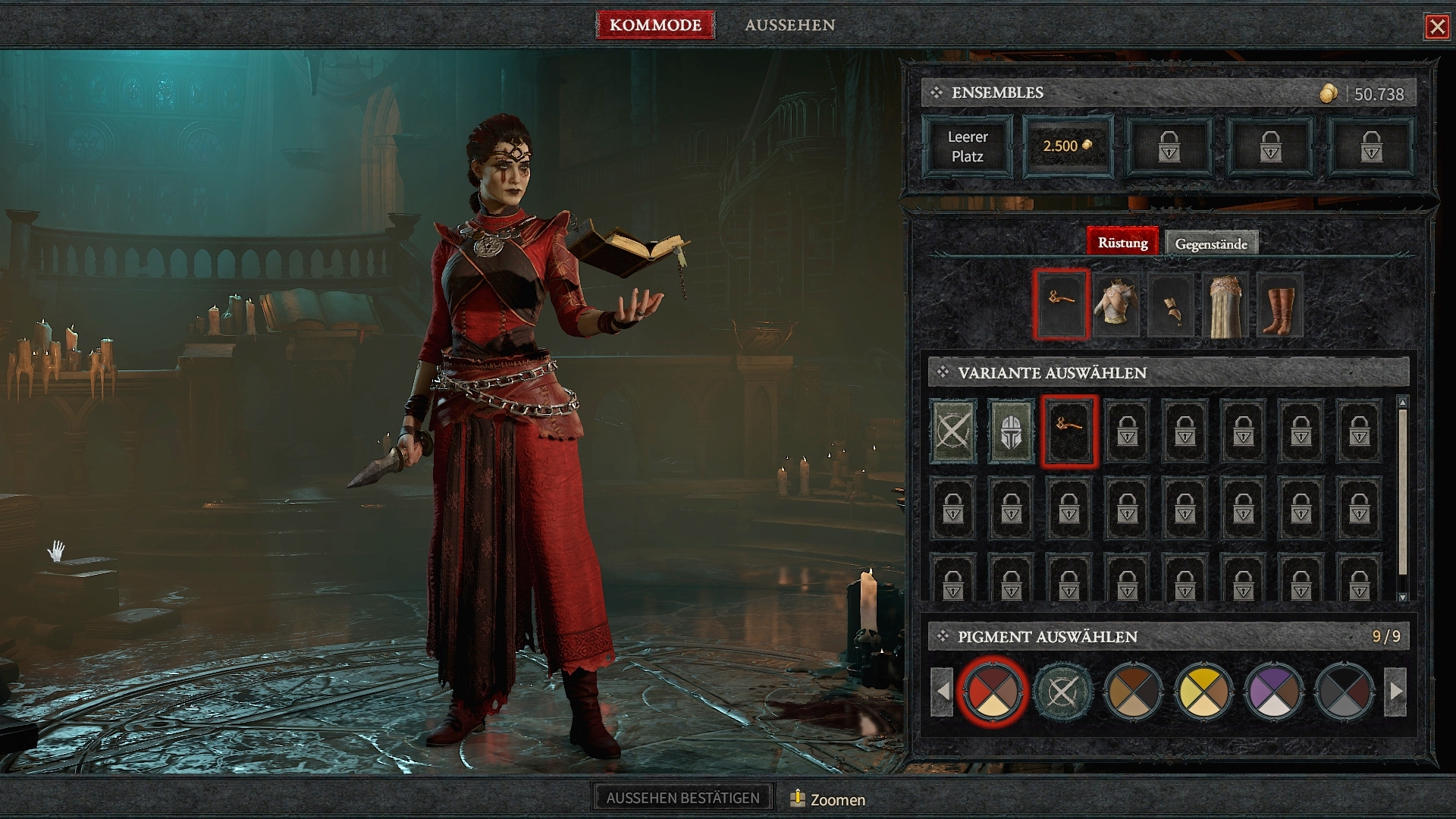
Task: Confirm look with Aussehen Bestätigen
Action: coord(682,798)
